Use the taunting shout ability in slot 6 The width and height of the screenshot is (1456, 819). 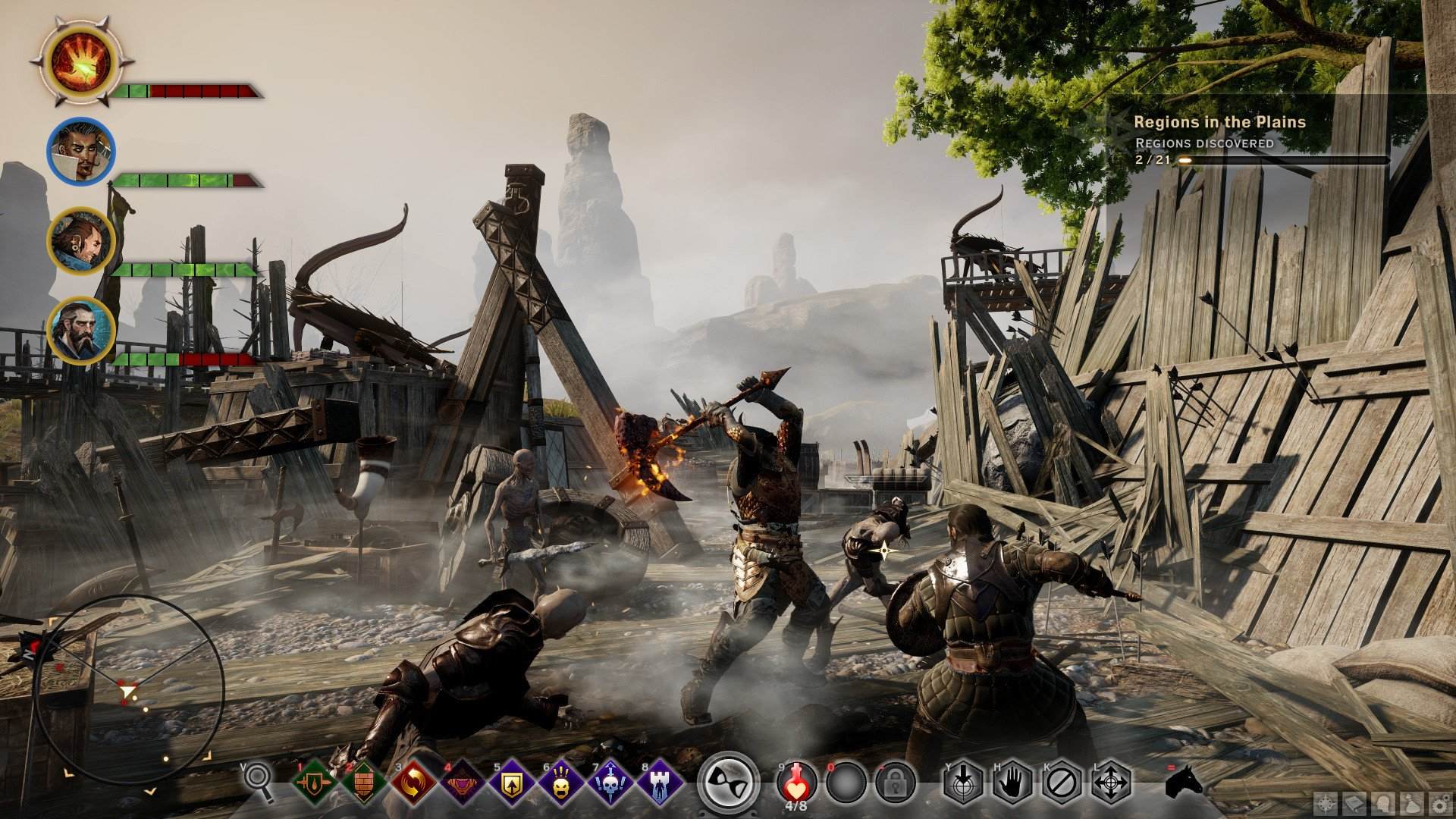tap(561, 781)
